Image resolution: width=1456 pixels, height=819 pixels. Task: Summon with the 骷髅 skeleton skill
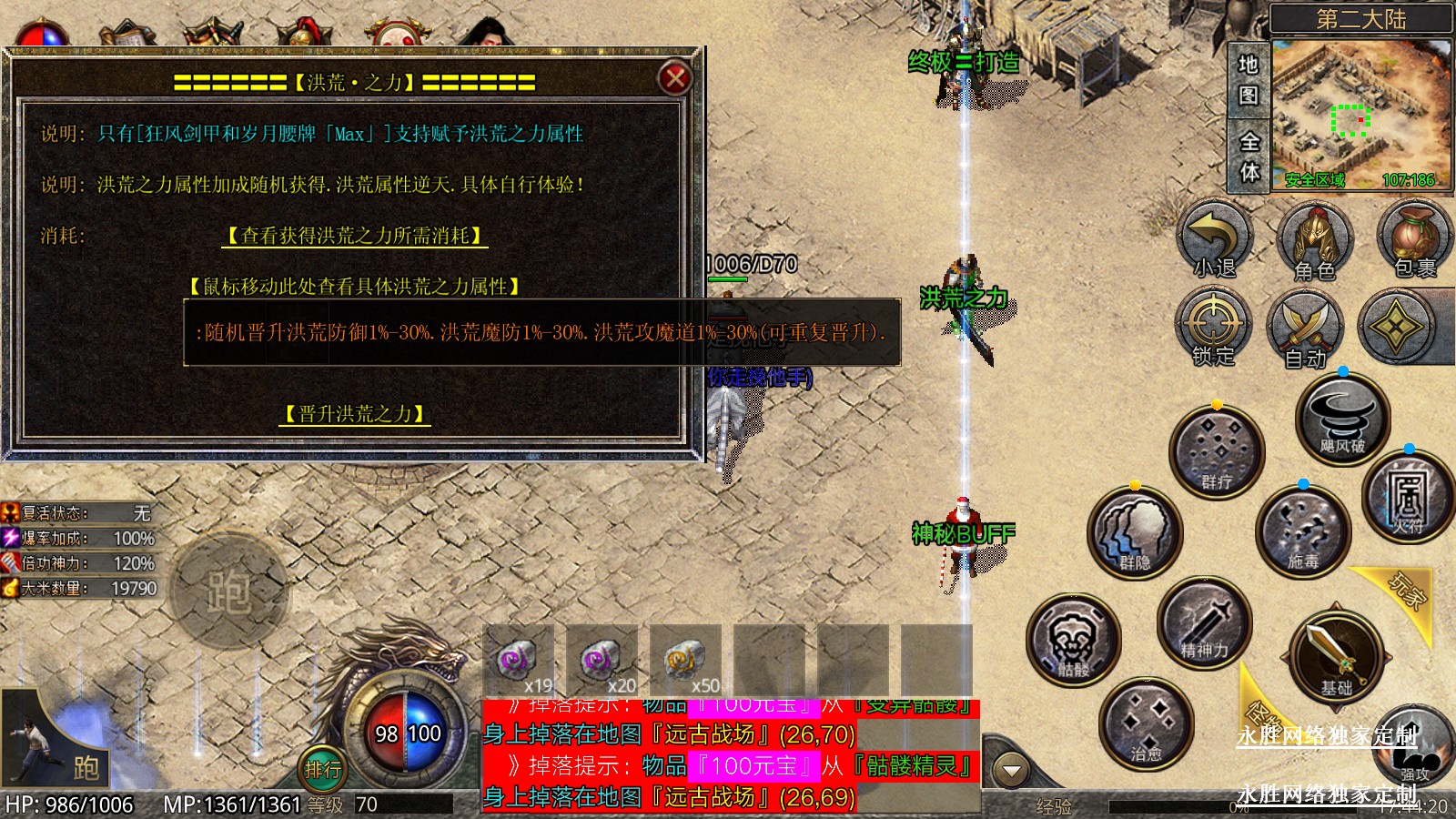click(x=1074, y=641)
